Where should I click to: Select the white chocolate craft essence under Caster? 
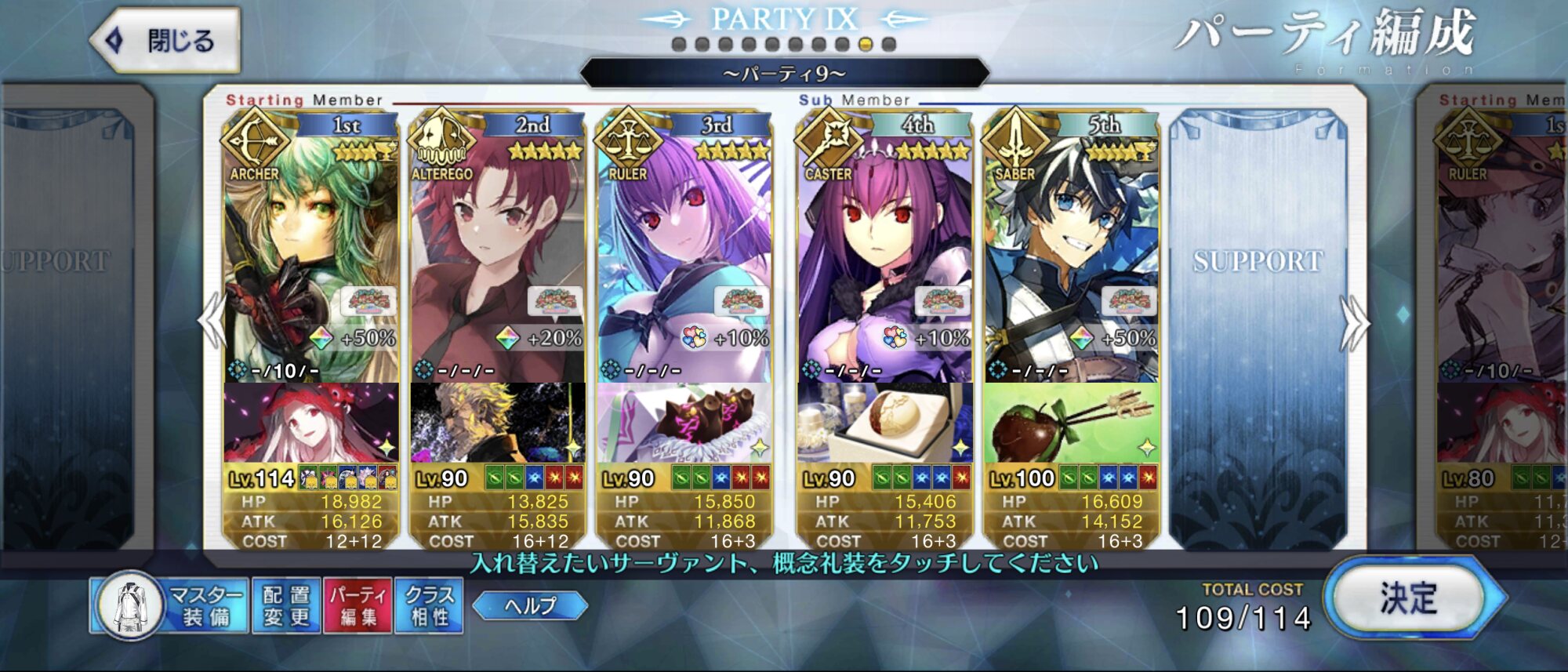tap(884, 423)
